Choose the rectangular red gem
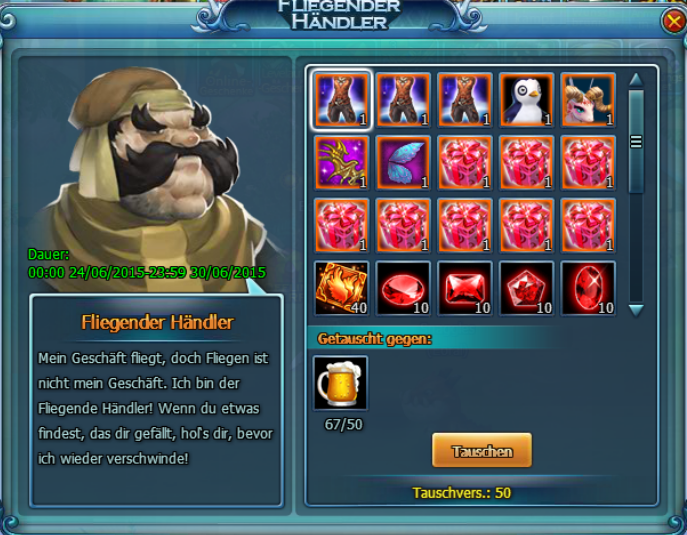 465,287
